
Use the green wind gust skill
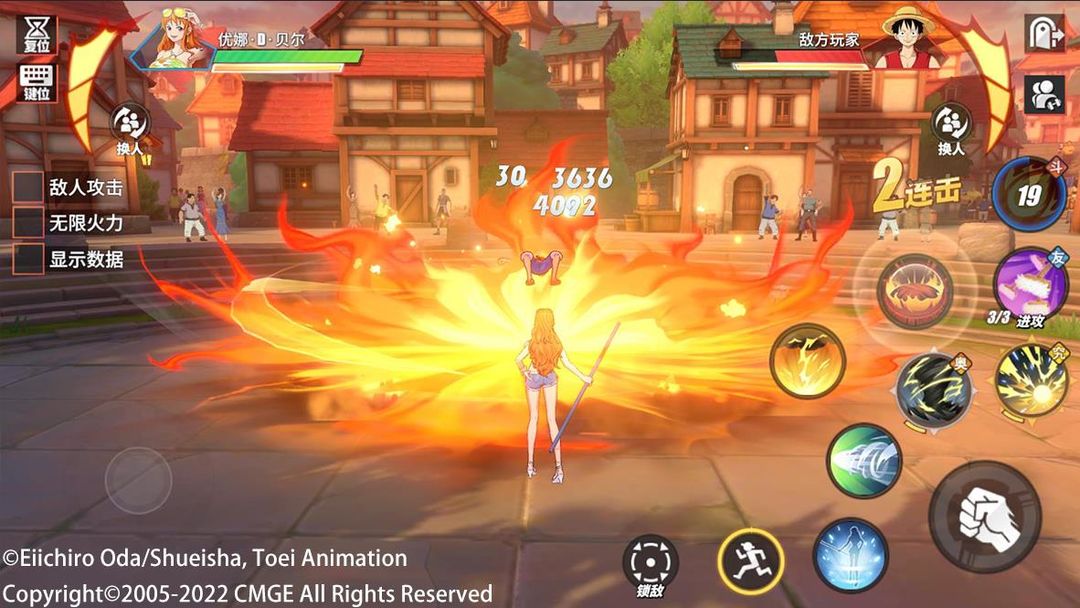(x=864, y=460)
